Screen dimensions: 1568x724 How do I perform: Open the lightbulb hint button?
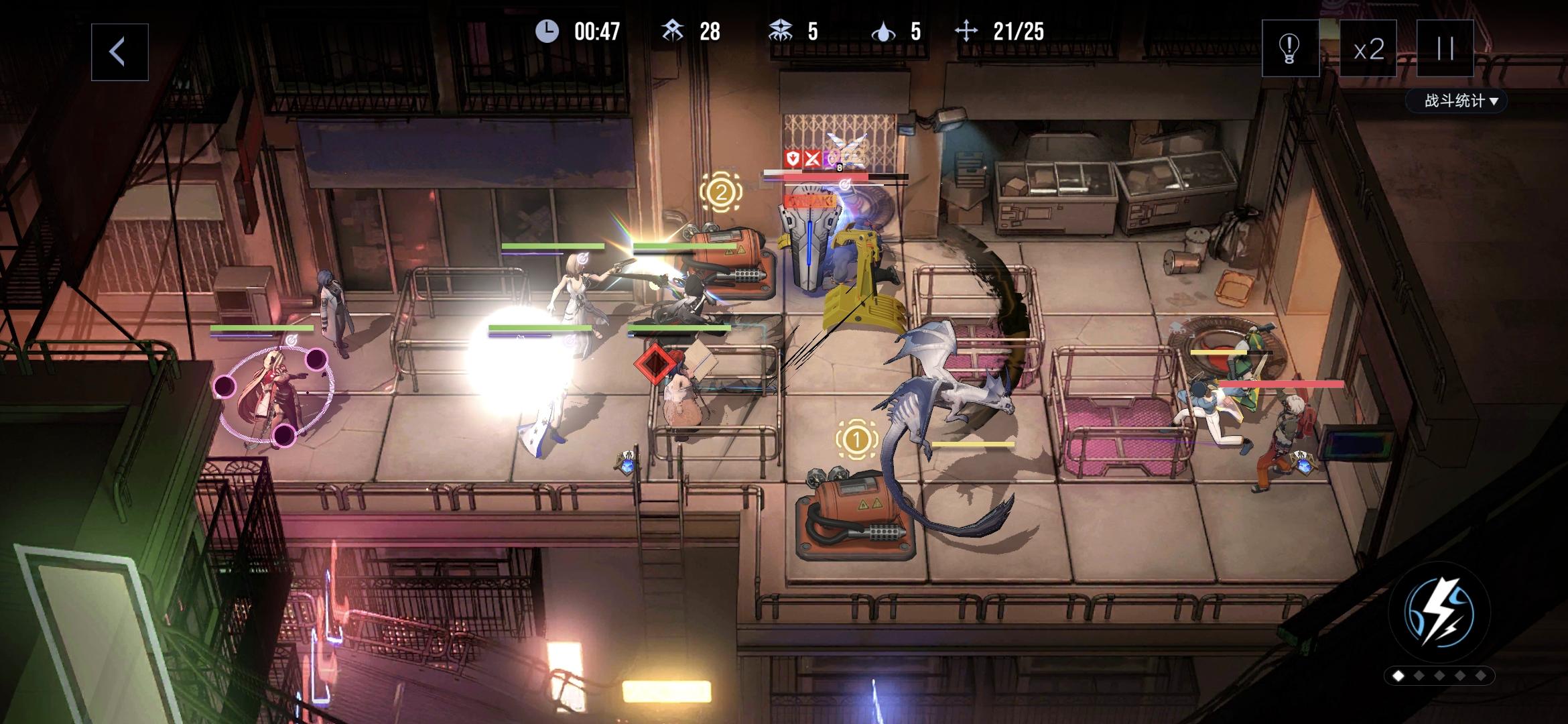click(1290, 48)
